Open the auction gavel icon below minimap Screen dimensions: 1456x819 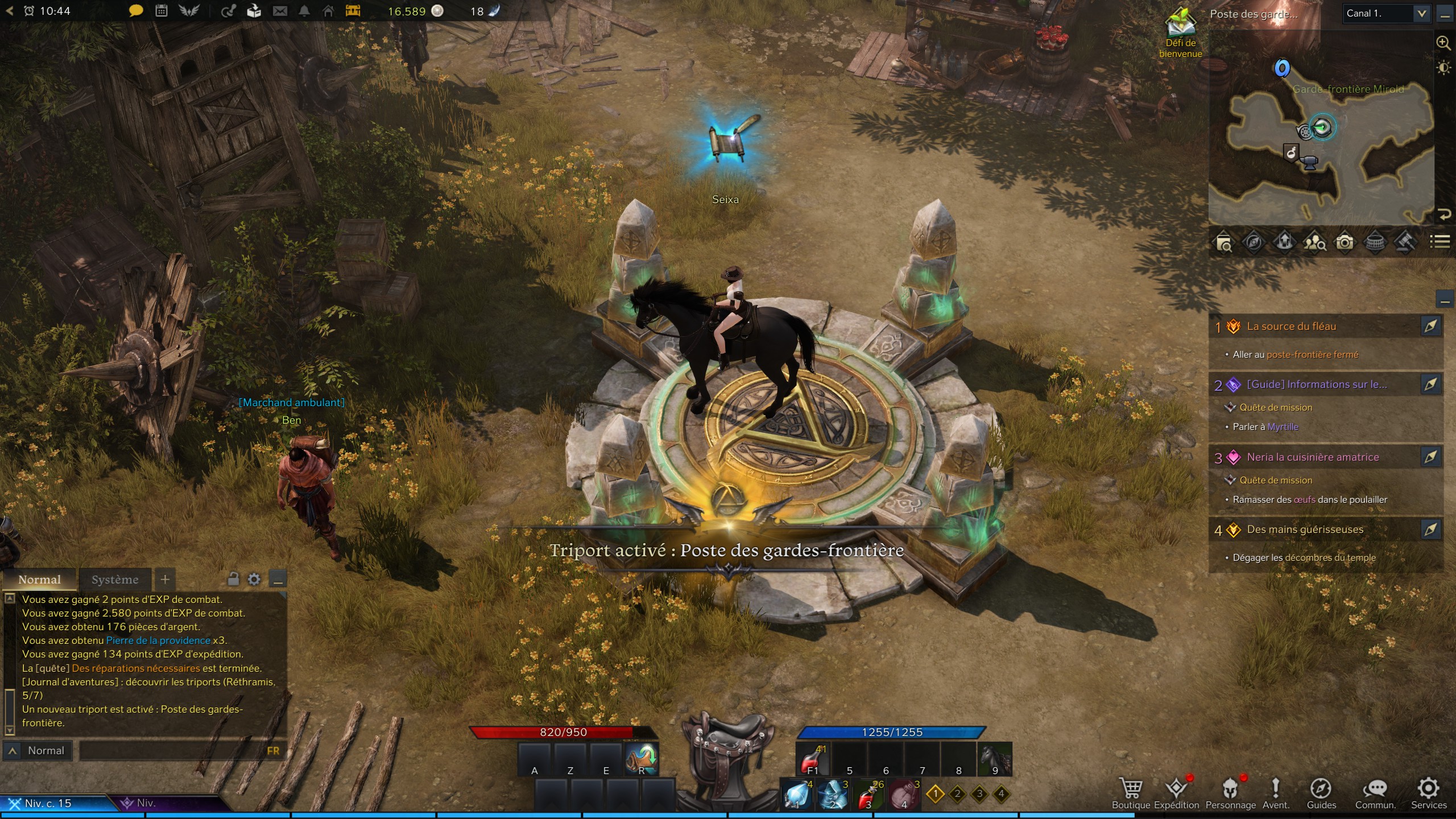[1405, 243]
